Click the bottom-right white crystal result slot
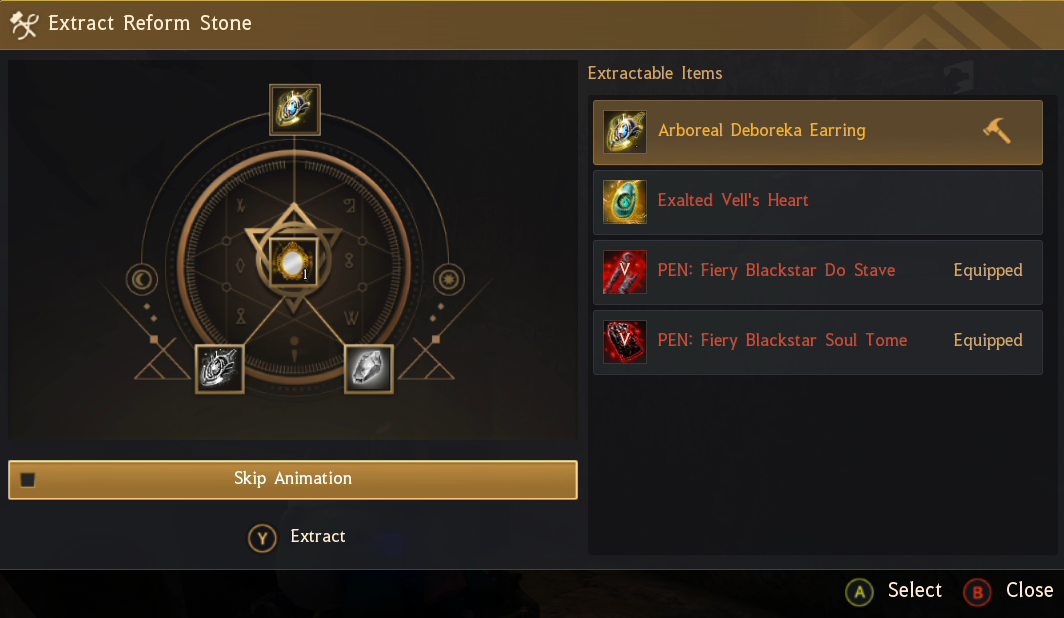 (x=369, y=368)
